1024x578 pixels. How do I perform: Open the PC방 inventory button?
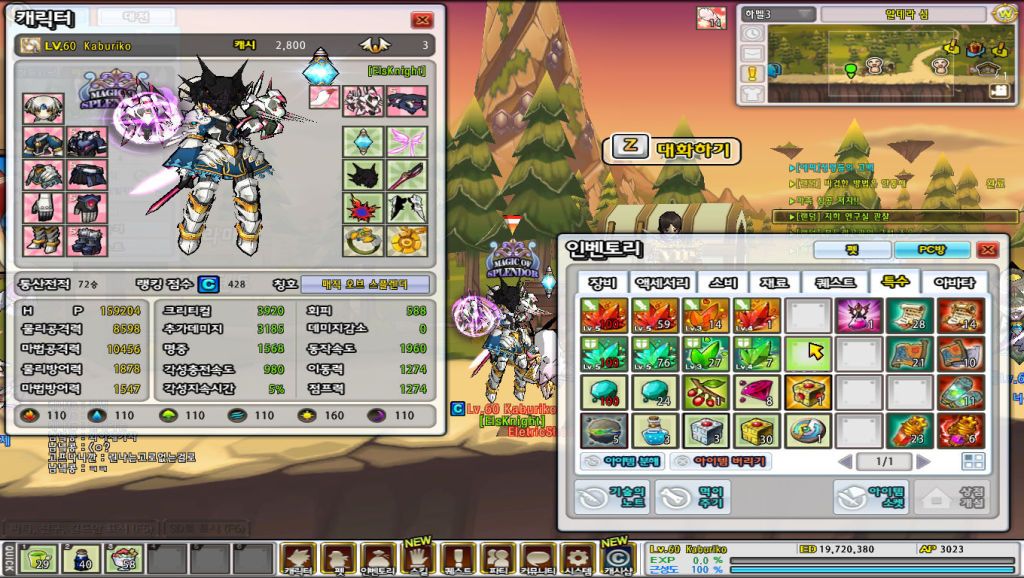932,250
